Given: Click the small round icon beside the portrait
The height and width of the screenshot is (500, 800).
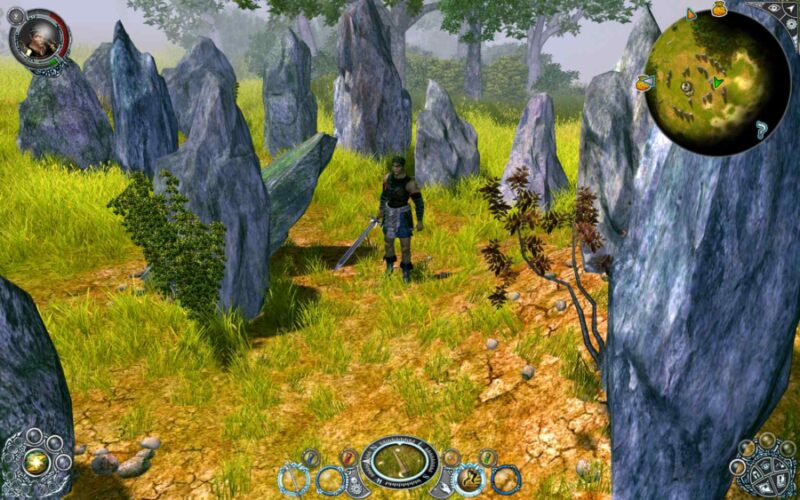Looking at the screenshot, I should click(16, 15).
